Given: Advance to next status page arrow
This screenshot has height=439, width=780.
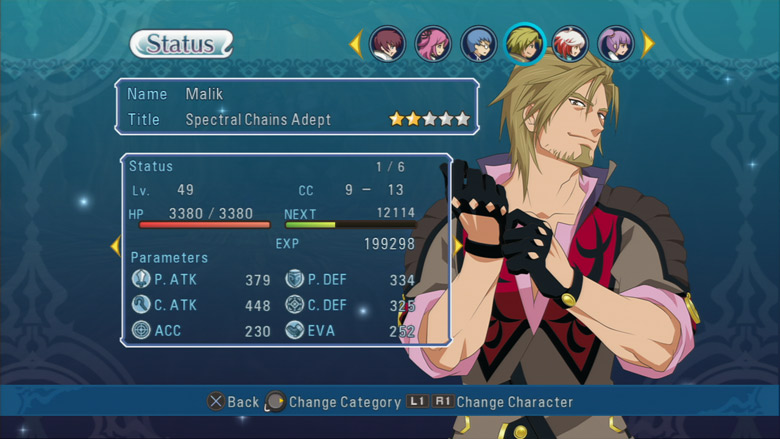Looking at the screenshot, I should click(x=458, y=246).
